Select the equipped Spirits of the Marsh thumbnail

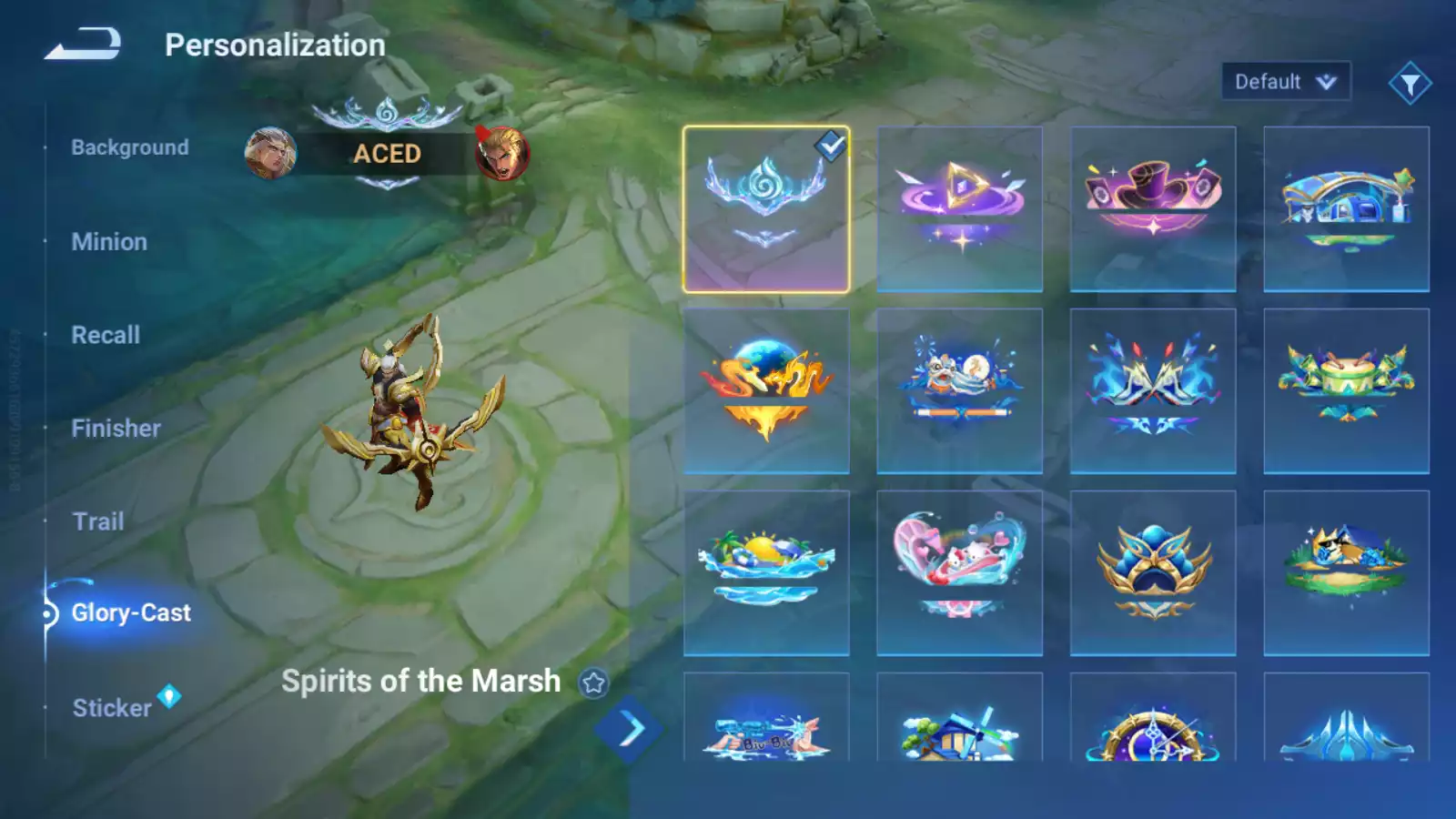point(766,209)
